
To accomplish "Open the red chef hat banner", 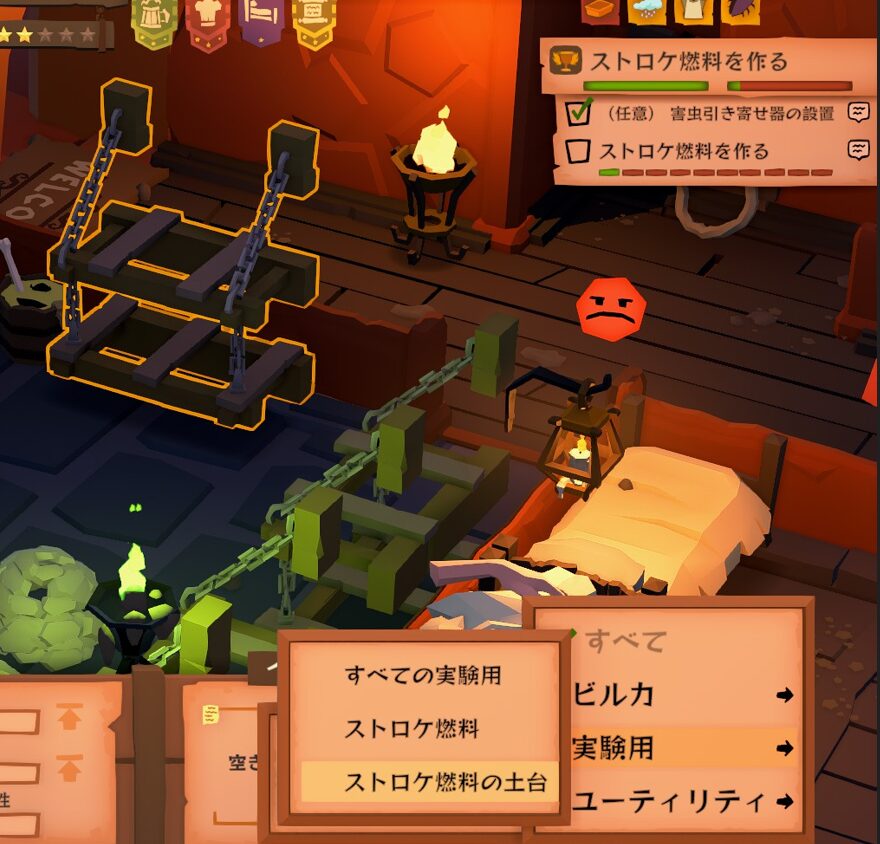I will pos(207,20).
